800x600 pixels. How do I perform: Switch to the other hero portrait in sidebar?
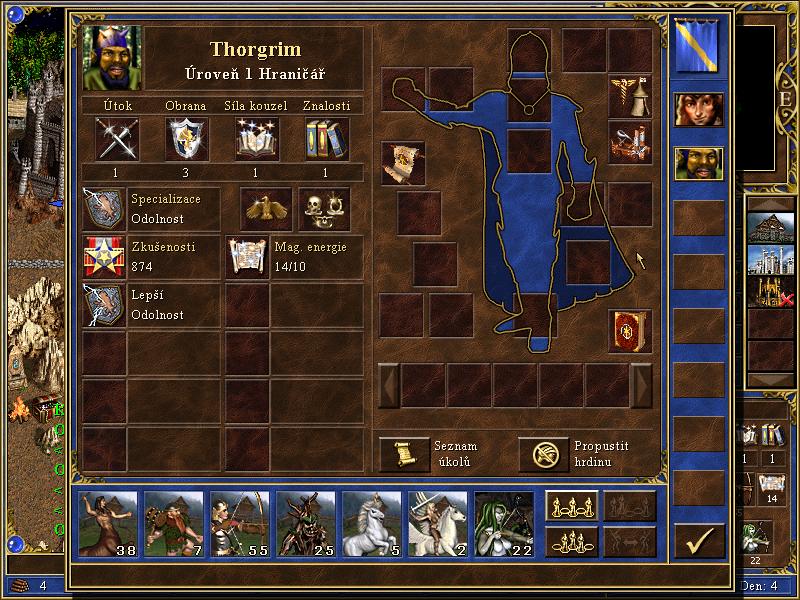click(698, 109)
